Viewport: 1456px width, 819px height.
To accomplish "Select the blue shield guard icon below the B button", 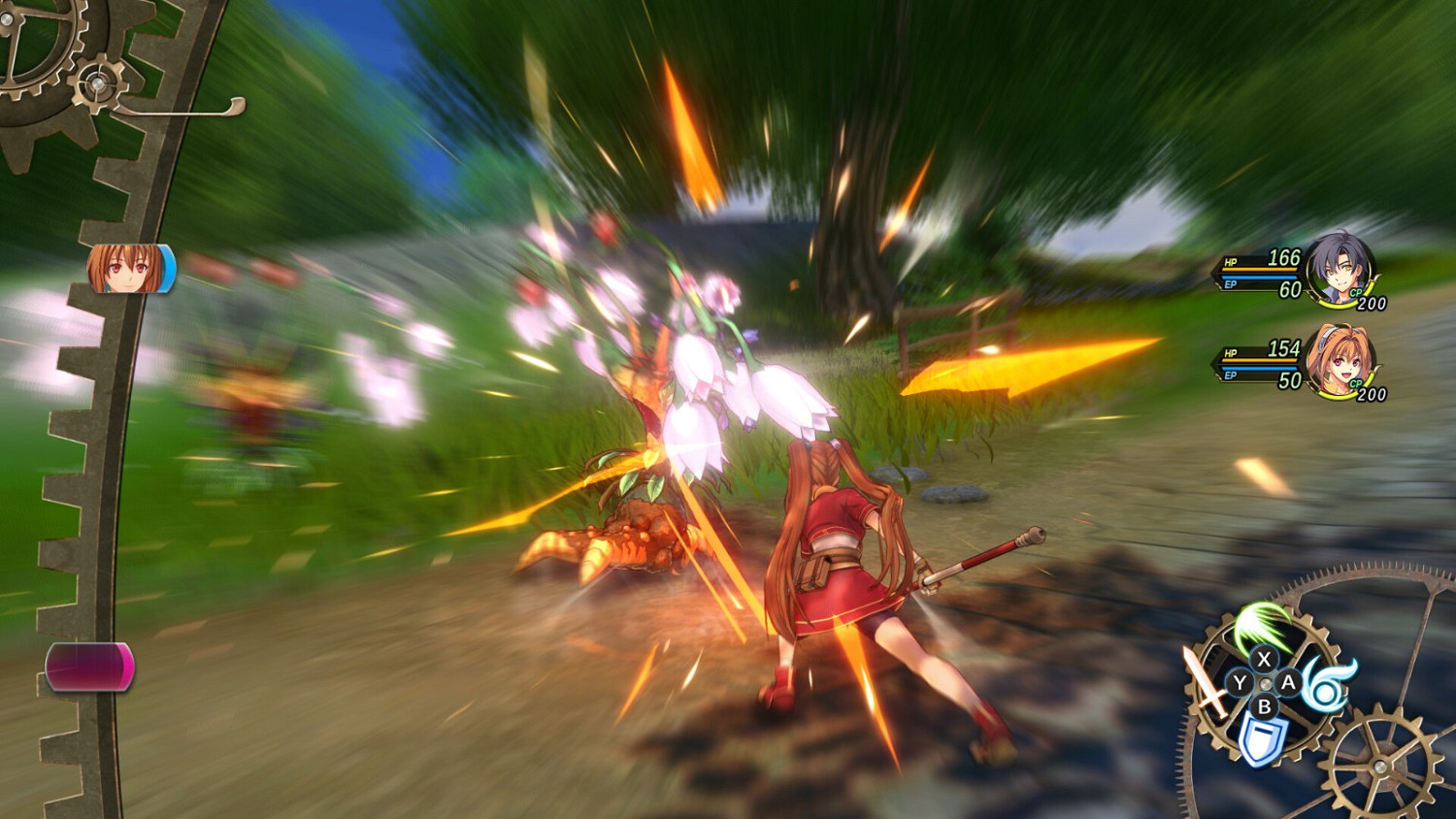I will (1261, 737).
